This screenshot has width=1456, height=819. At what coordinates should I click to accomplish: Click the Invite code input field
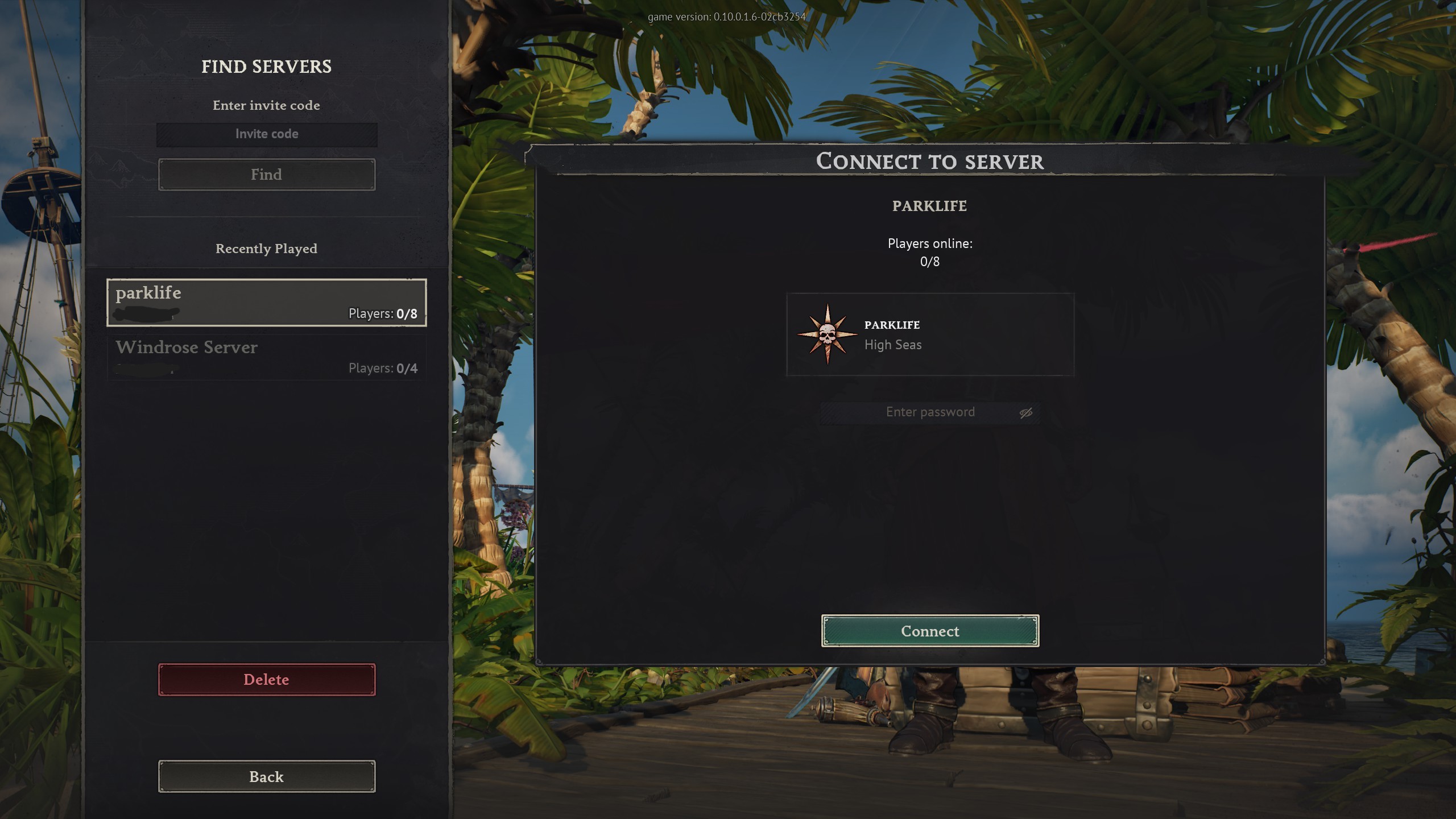pyautogui.click(x=266, y=134)
